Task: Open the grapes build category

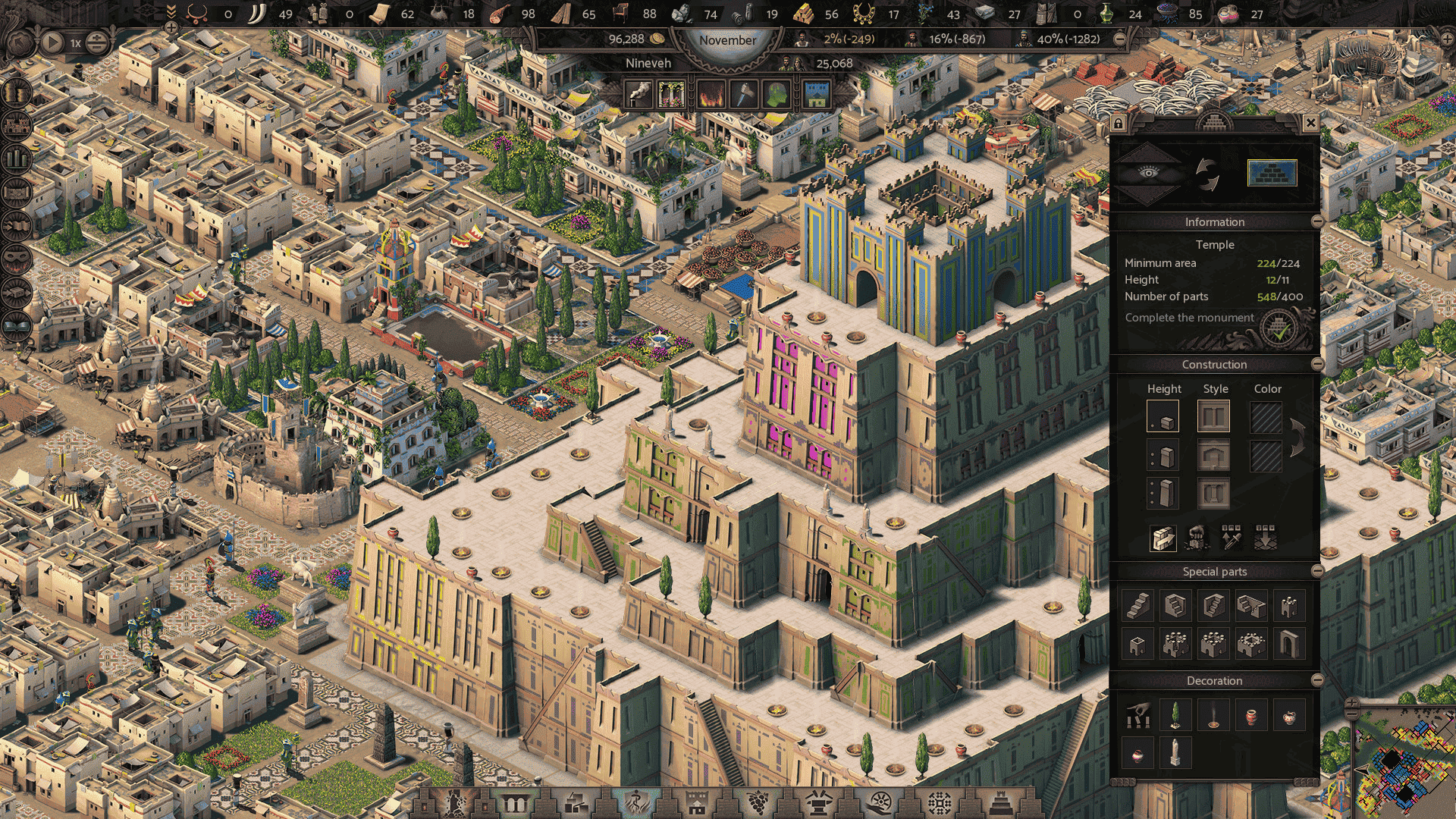Action: (x=758, y=802)
